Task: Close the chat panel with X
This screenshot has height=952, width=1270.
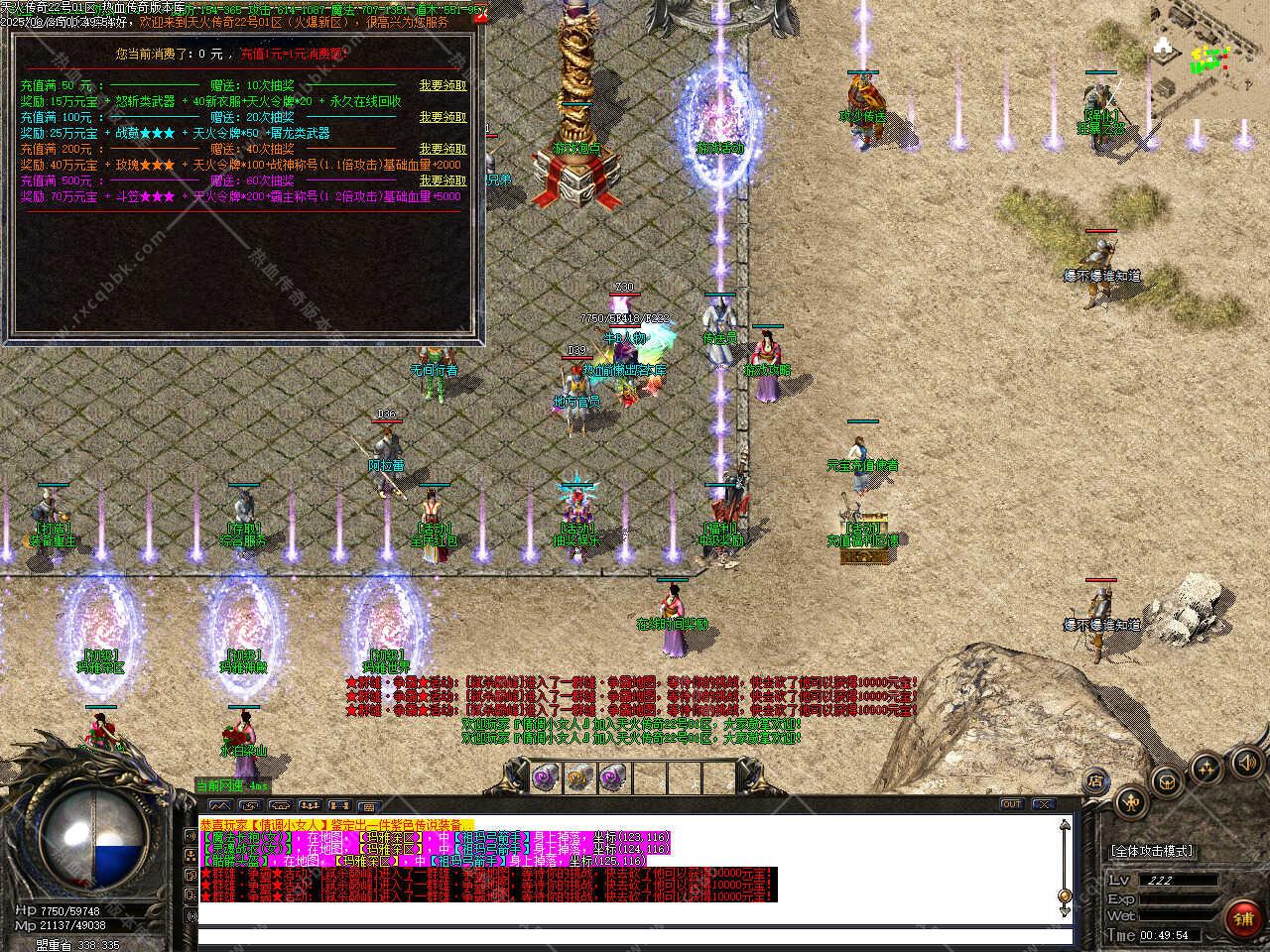Action: (1043, 804)
